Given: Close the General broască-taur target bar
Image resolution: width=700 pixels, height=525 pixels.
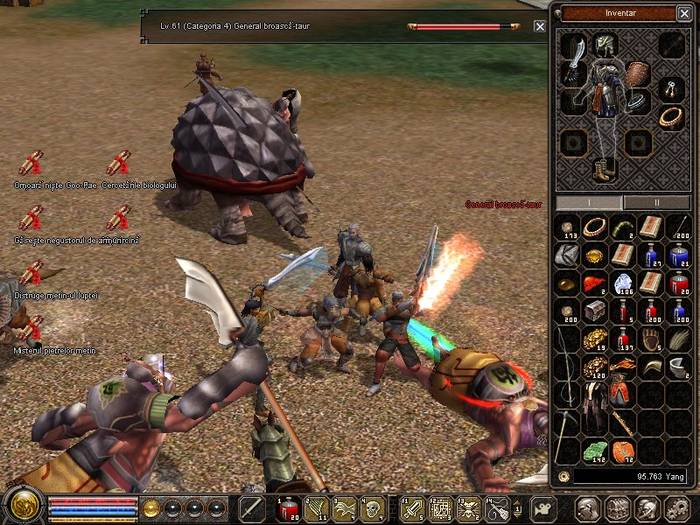Looking at the screenshot, I should 540,26.
